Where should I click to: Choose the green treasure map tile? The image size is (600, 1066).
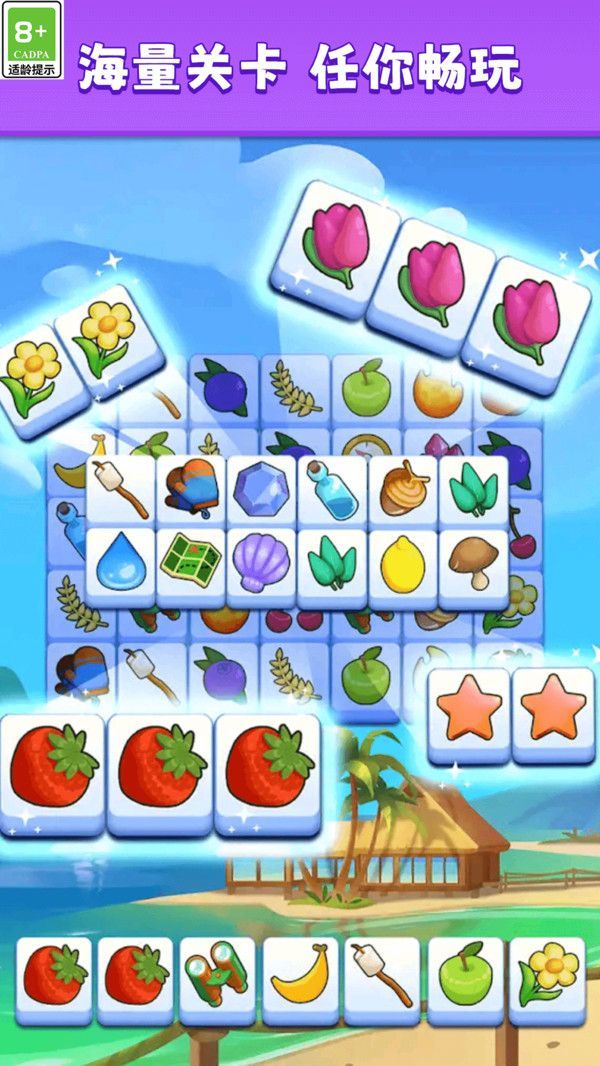(190, 565)
